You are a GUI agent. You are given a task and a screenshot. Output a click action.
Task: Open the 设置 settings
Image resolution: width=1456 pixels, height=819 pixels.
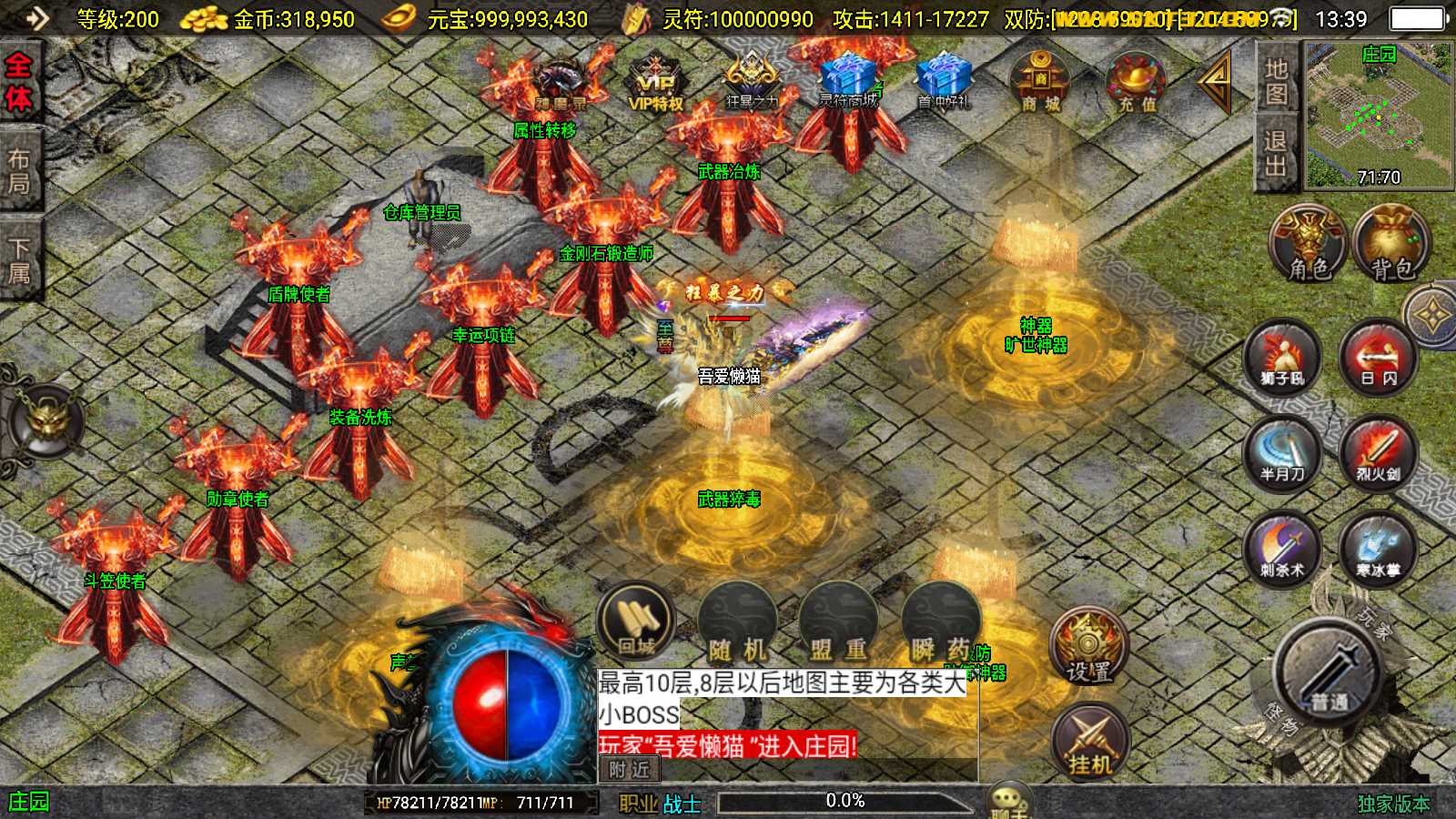(x=1088, y=648)
